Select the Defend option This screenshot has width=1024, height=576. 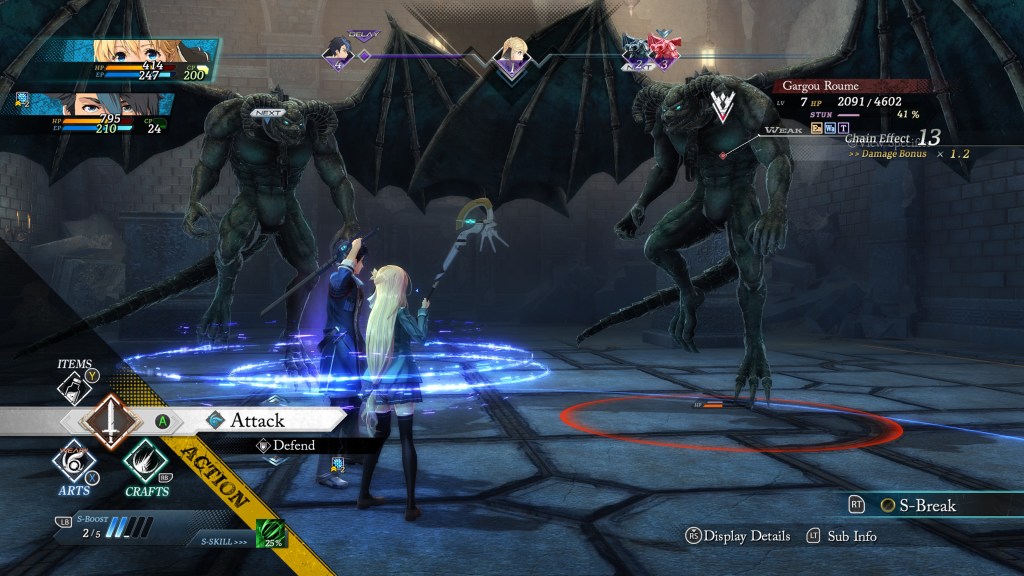[x=293, y=446]
